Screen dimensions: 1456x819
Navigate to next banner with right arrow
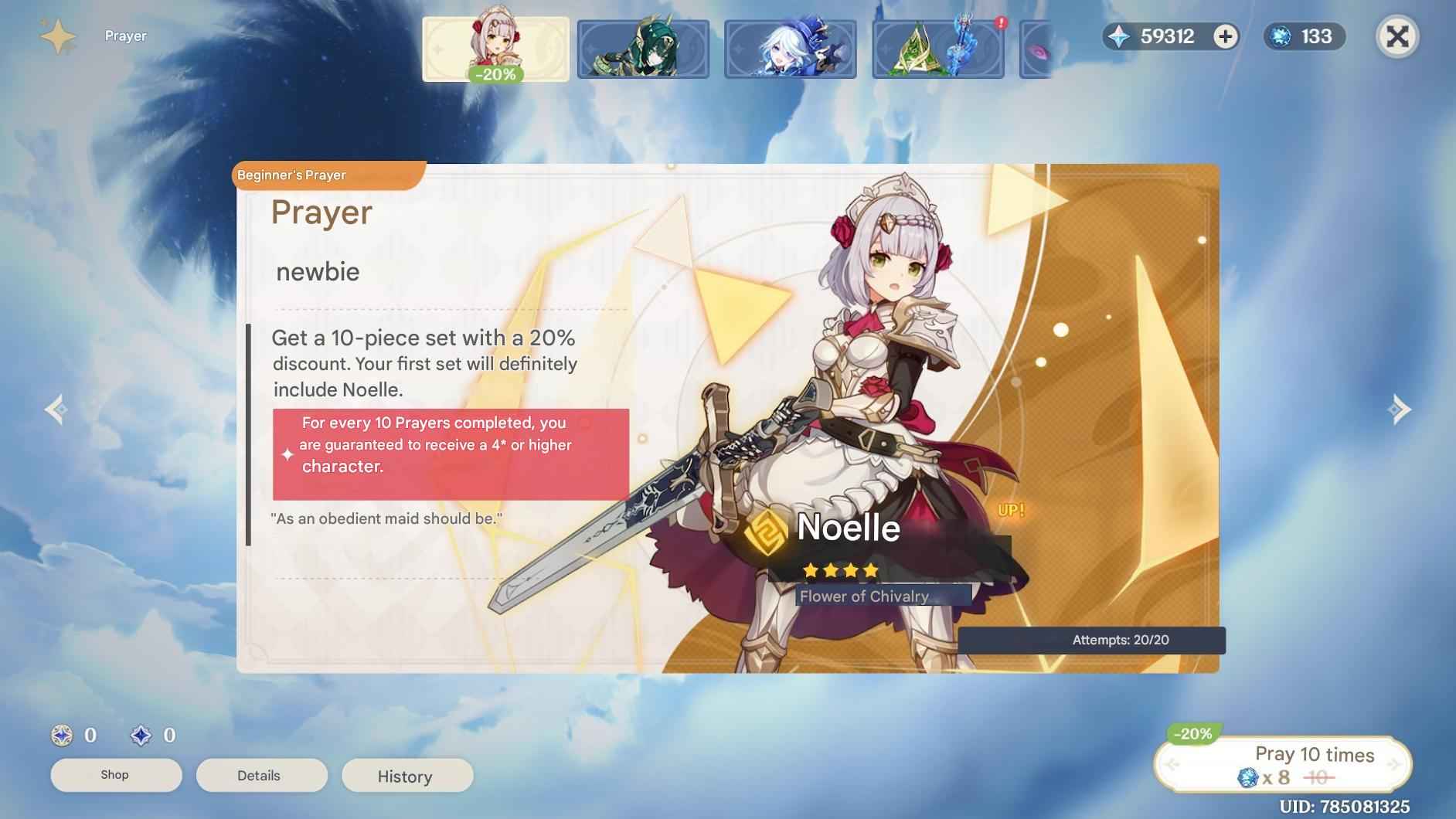pos(1401,409)
